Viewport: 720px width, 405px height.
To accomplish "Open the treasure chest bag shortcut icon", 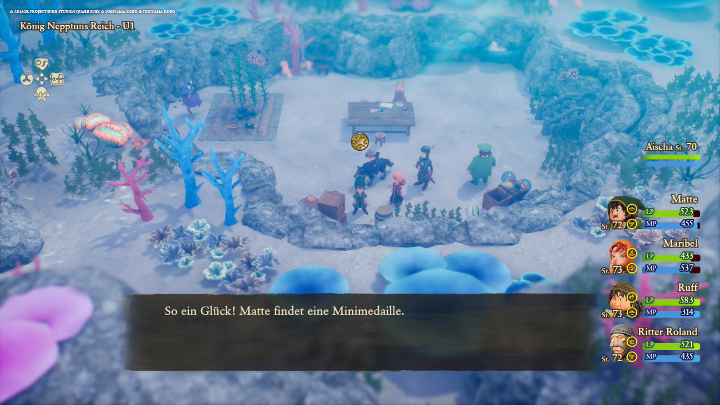I will click(x=58, y=79).
